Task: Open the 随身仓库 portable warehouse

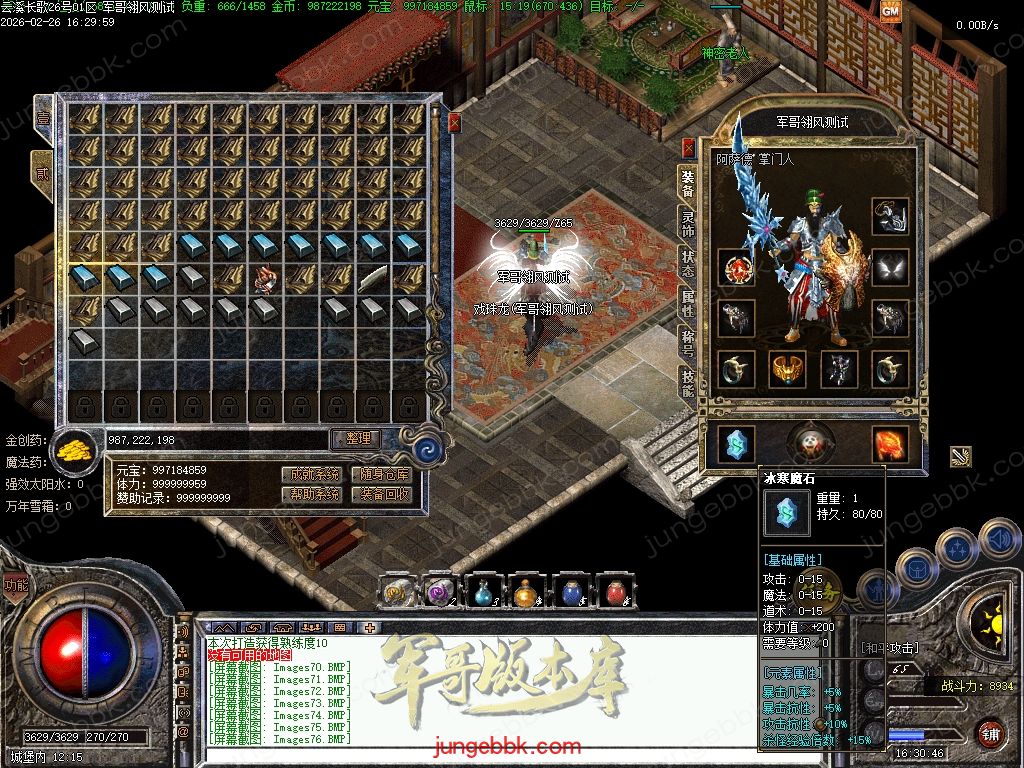Action: [x=385, y=474]
